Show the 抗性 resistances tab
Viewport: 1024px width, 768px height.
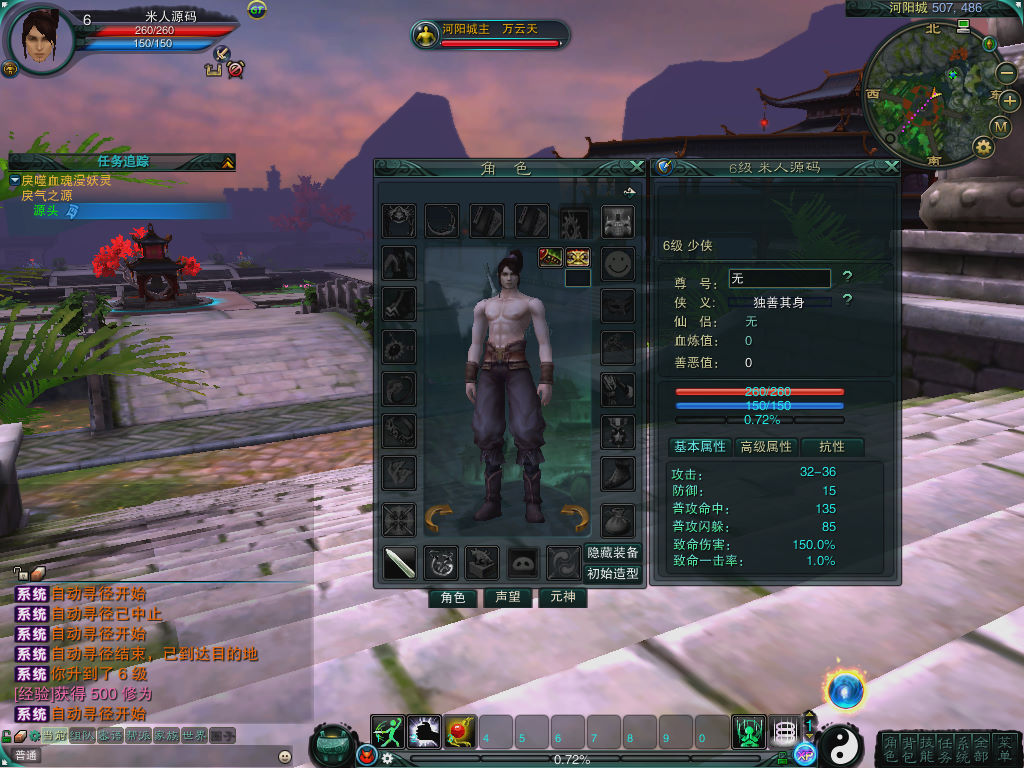pyautogui.click(x=832, y=447)
